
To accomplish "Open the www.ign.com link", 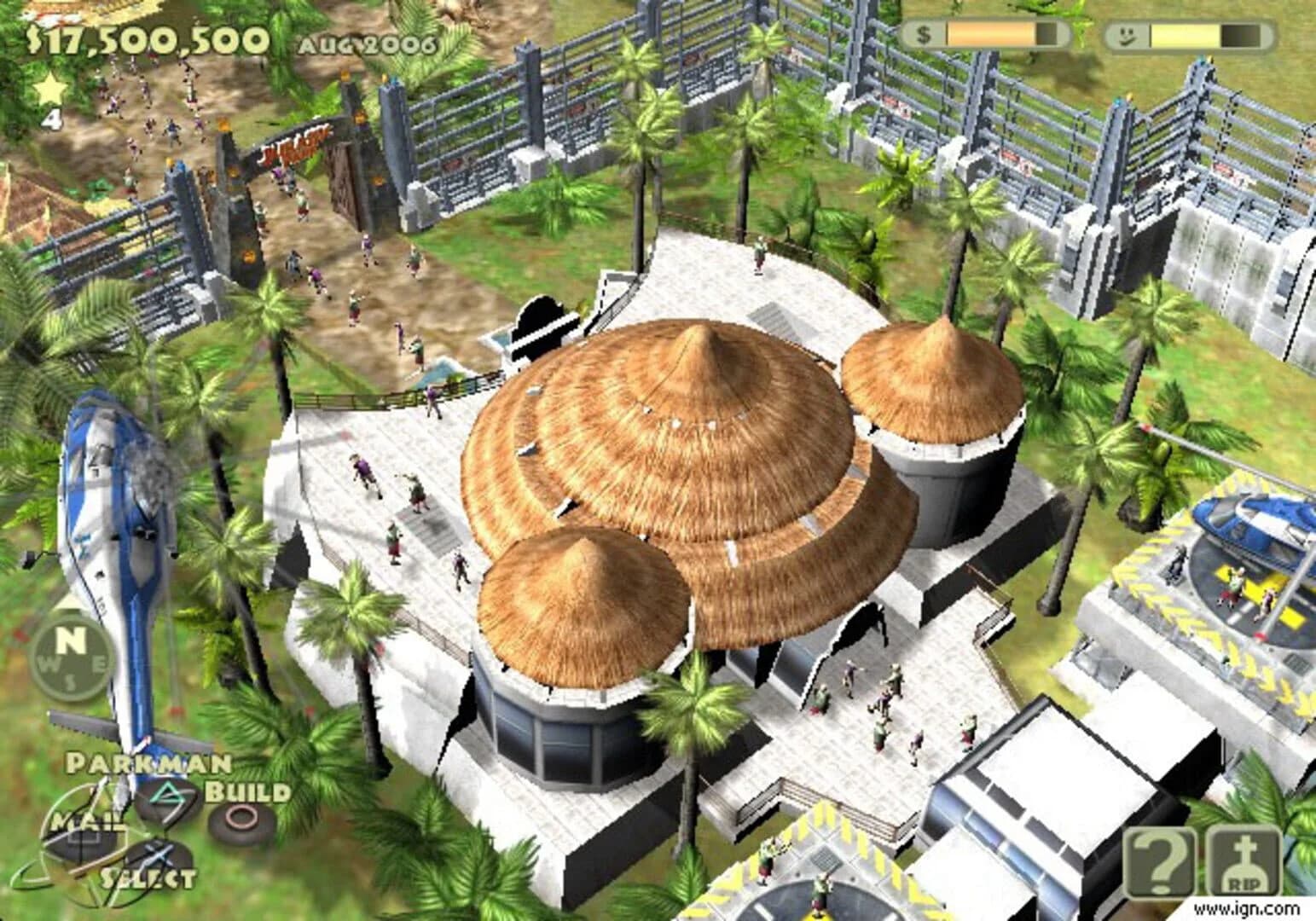I will click(x=1245, y=910).
